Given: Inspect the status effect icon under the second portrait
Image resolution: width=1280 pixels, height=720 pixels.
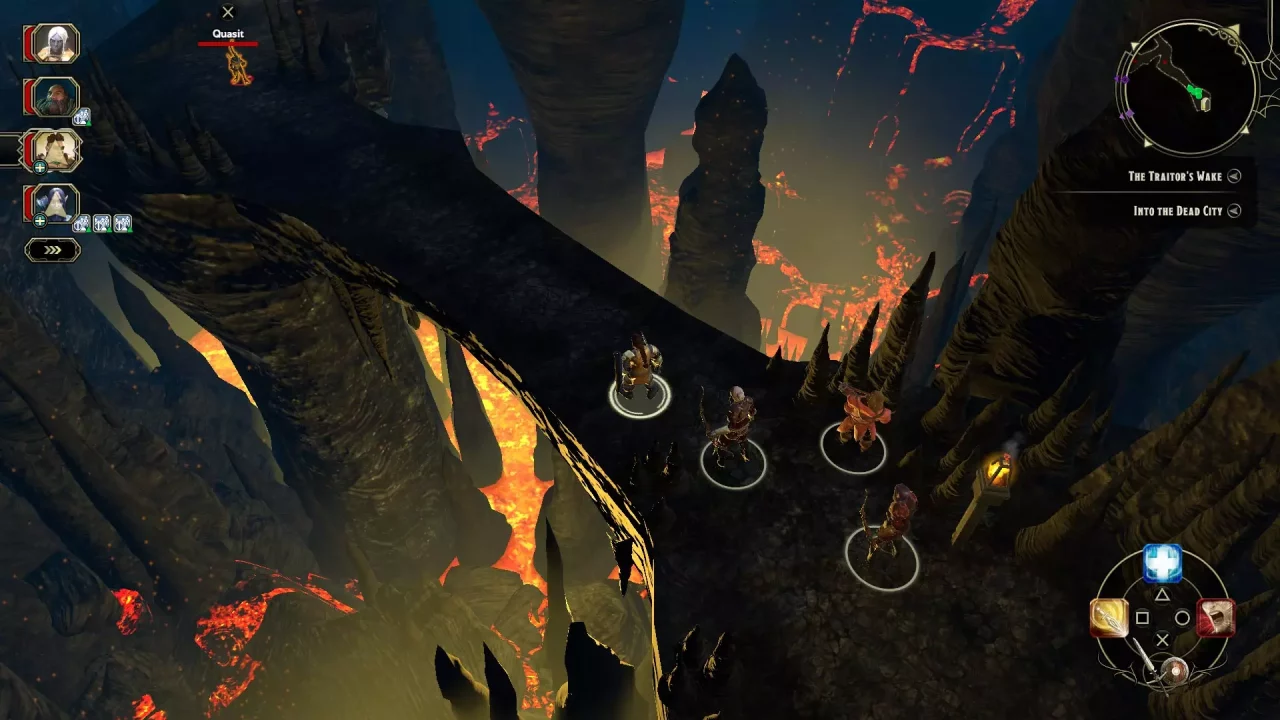Looking at the screenshot, I should 83,116.
